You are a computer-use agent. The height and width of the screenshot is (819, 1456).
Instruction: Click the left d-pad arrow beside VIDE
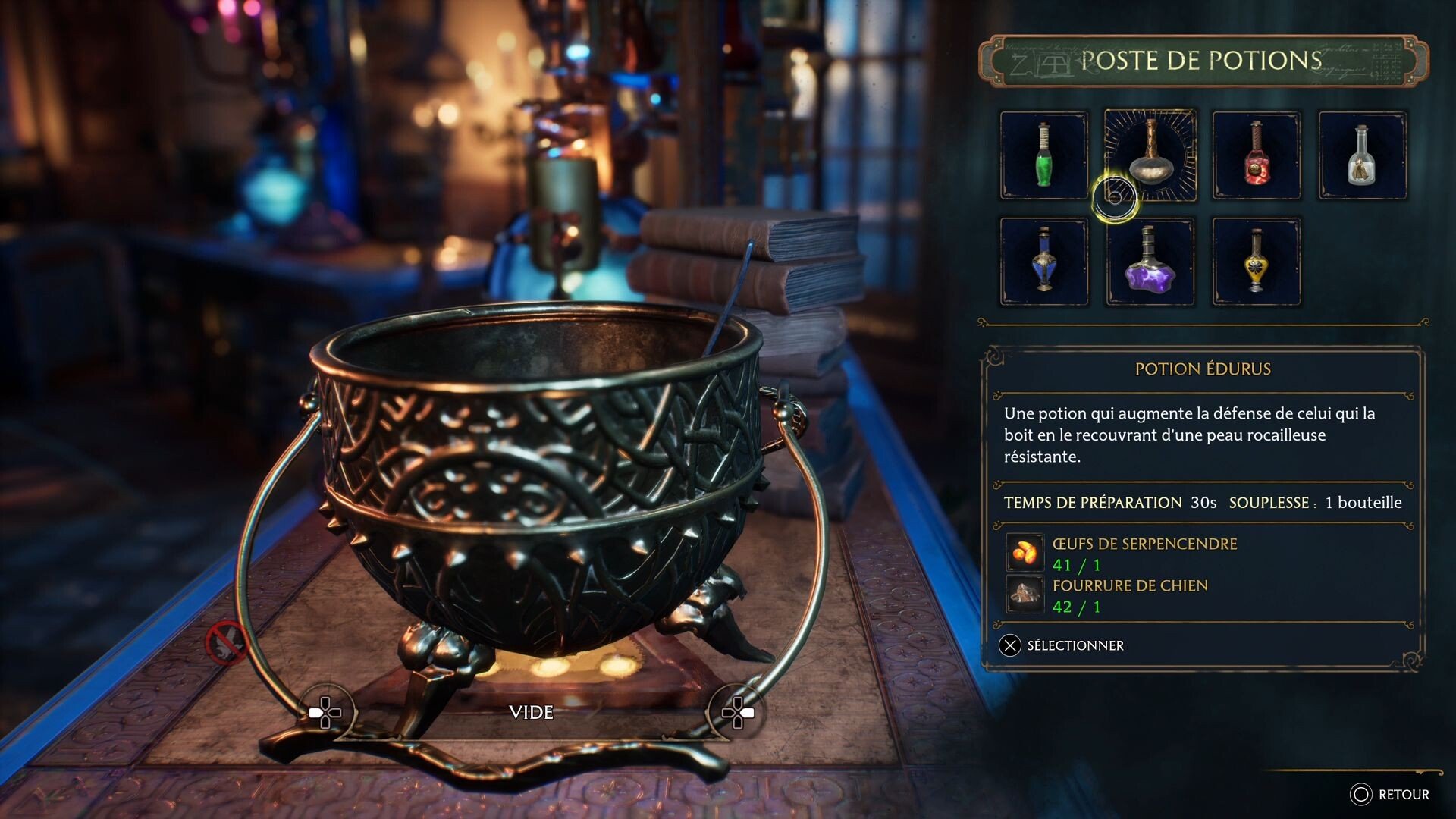pyautogui.click(x=326, y=713)
